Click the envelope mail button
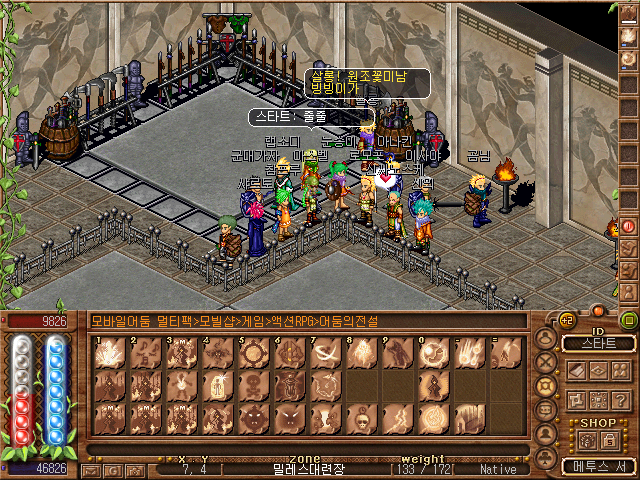640x480 pixels. click(93, 469)
